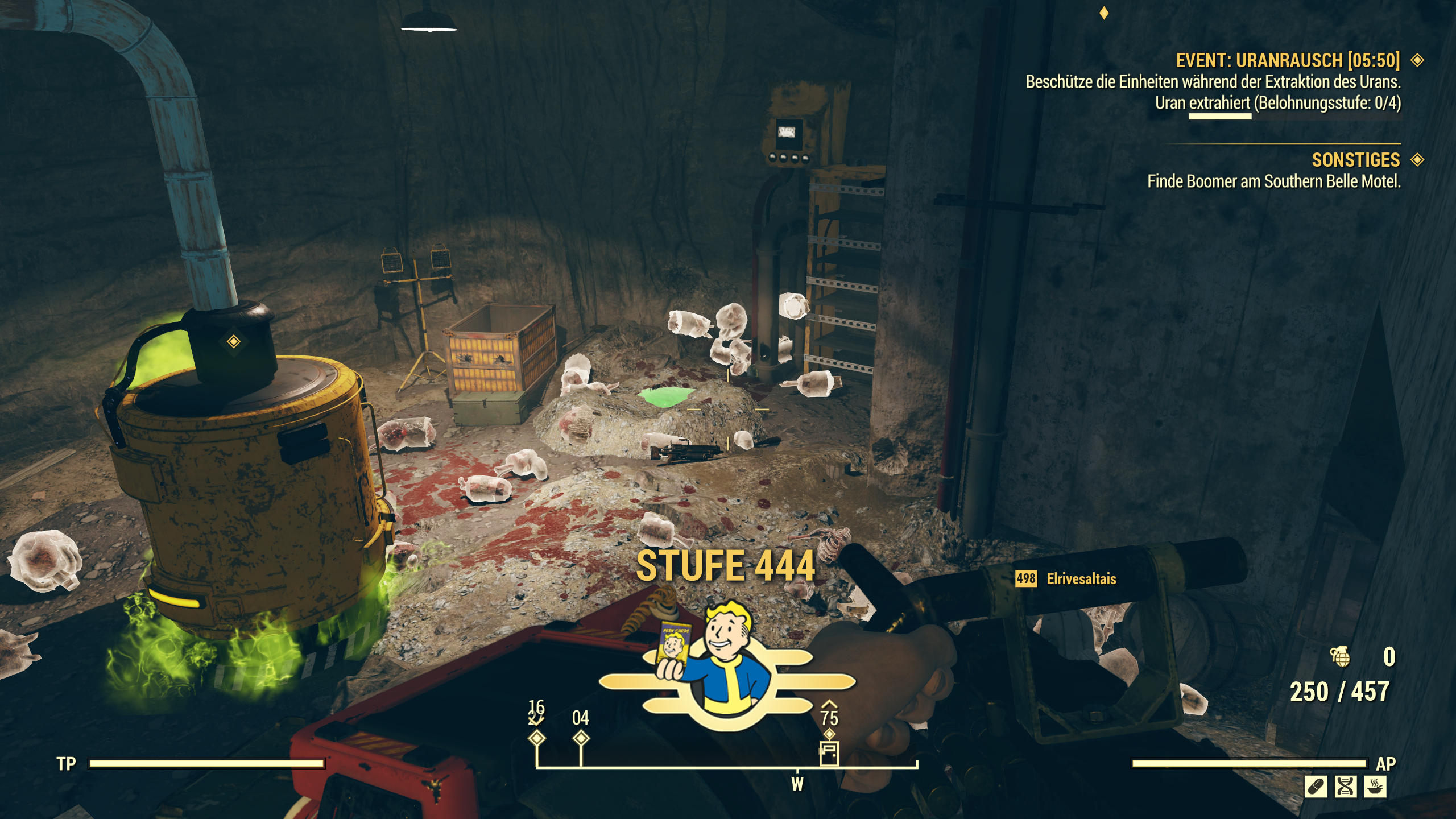Screen dimensions: 1456x819
Task: Click the Vault Boy perk card level-up icon
Action: [727, 665]
